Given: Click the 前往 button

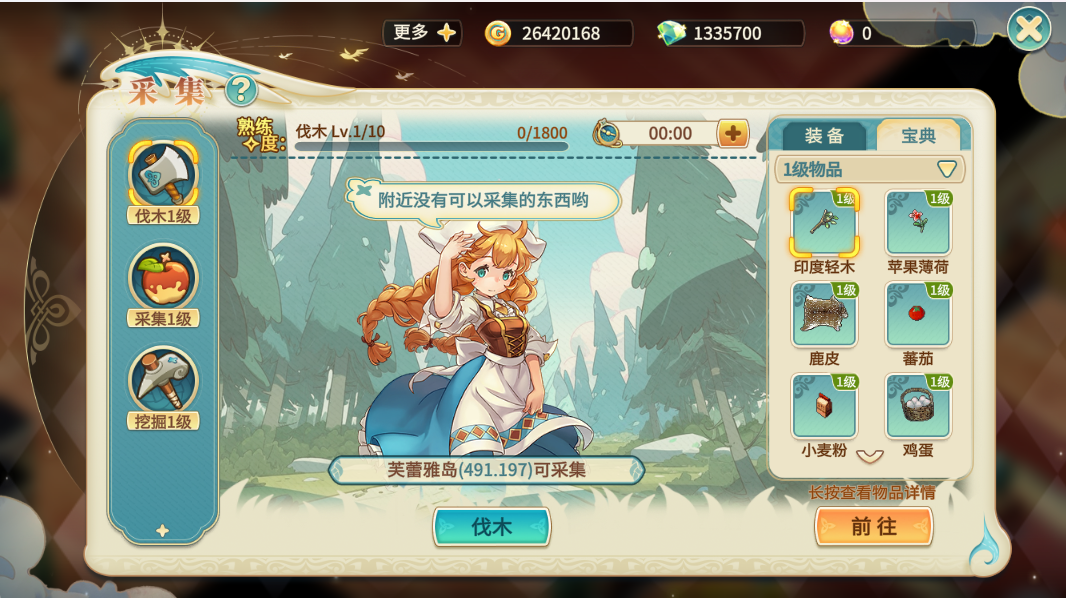Looking at the screenshot, I should [873, 526].
